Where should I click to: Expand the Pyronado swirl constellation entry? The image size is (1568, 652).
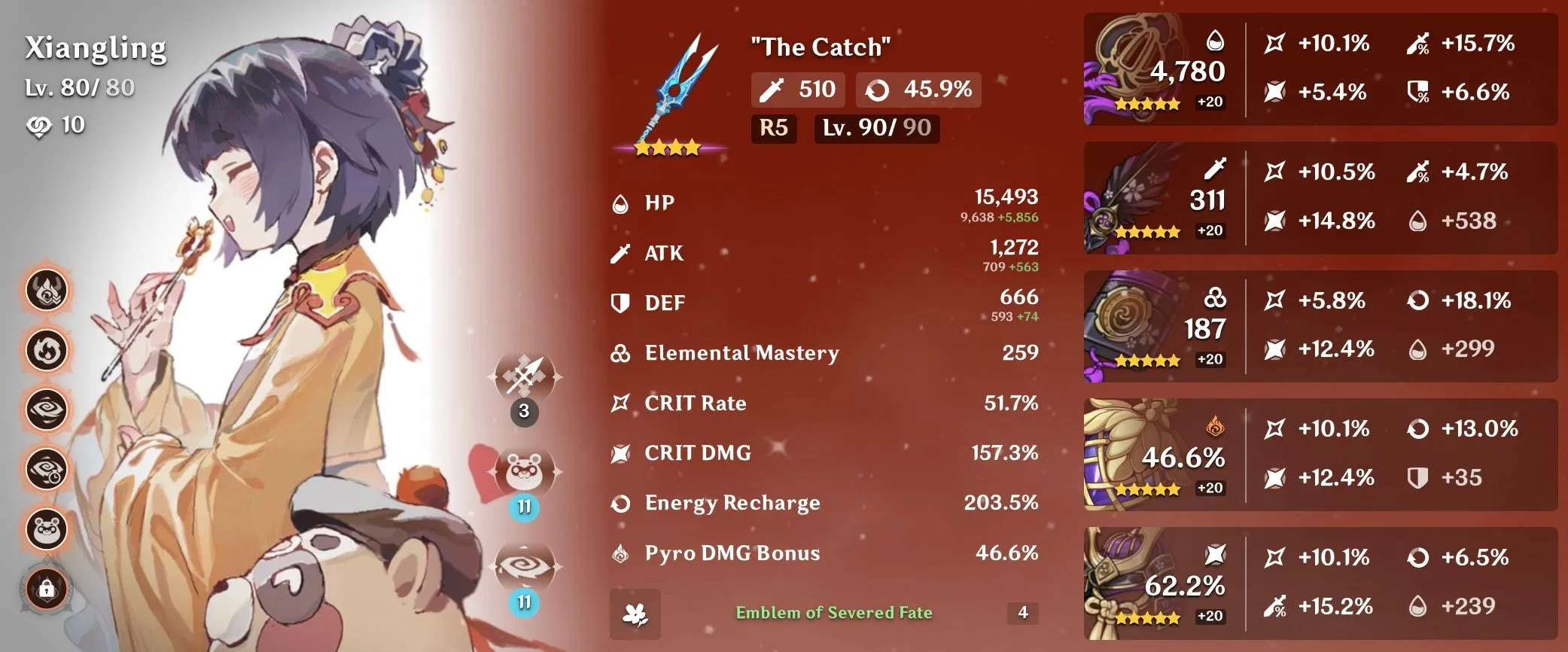47,410
